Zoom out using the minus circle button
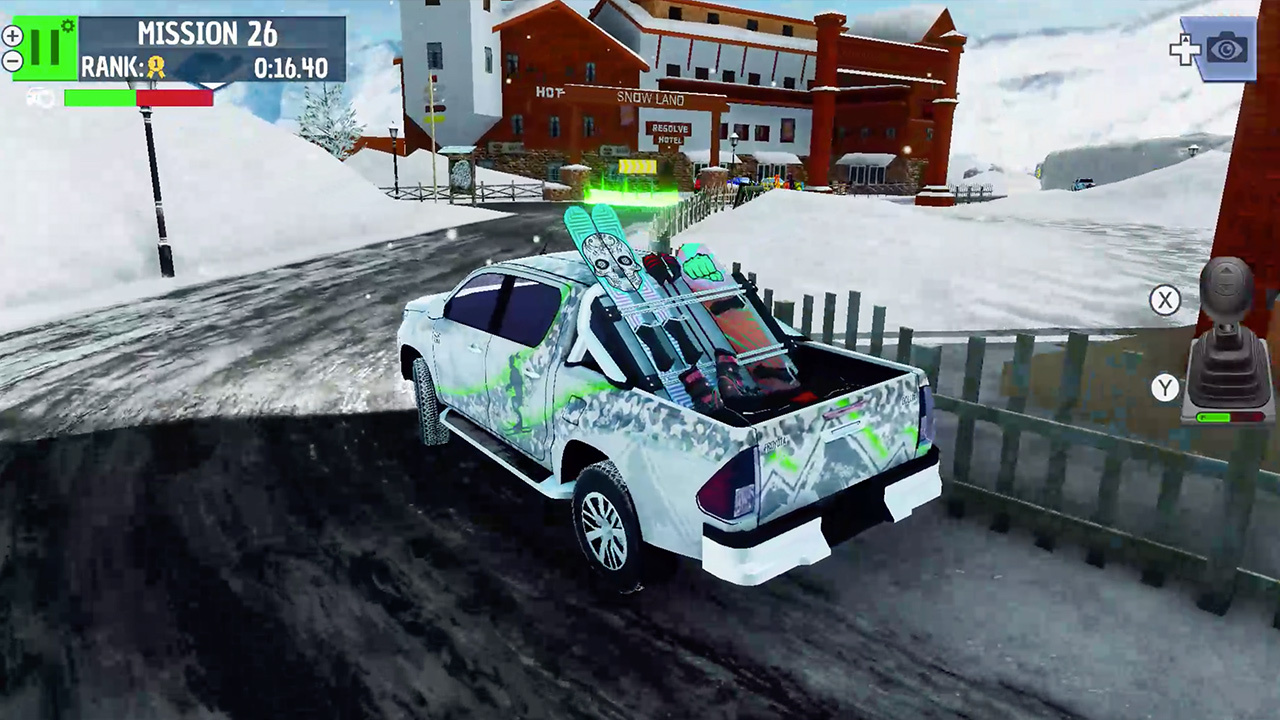 click(x=13, y=61)
